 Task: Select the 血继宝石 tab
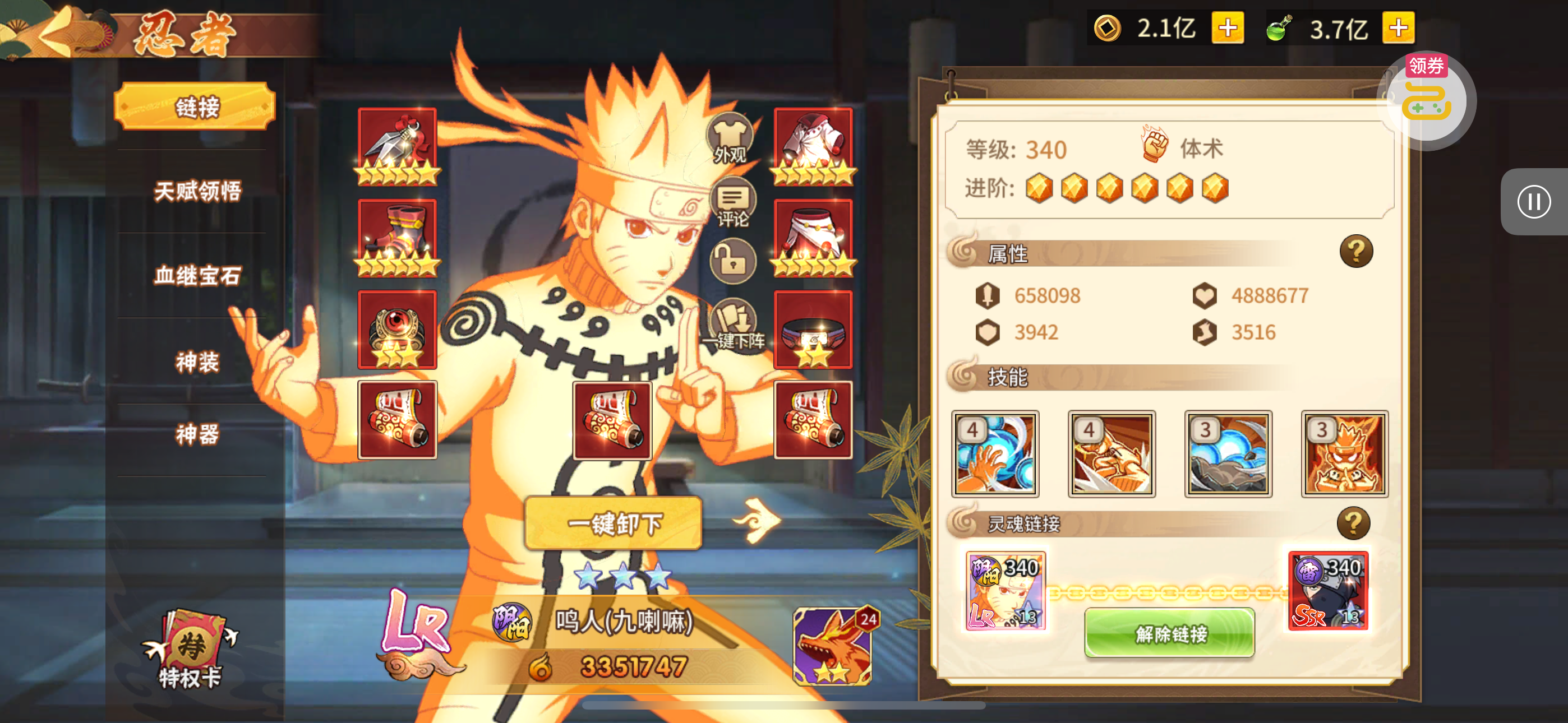(x=197, y=276)
